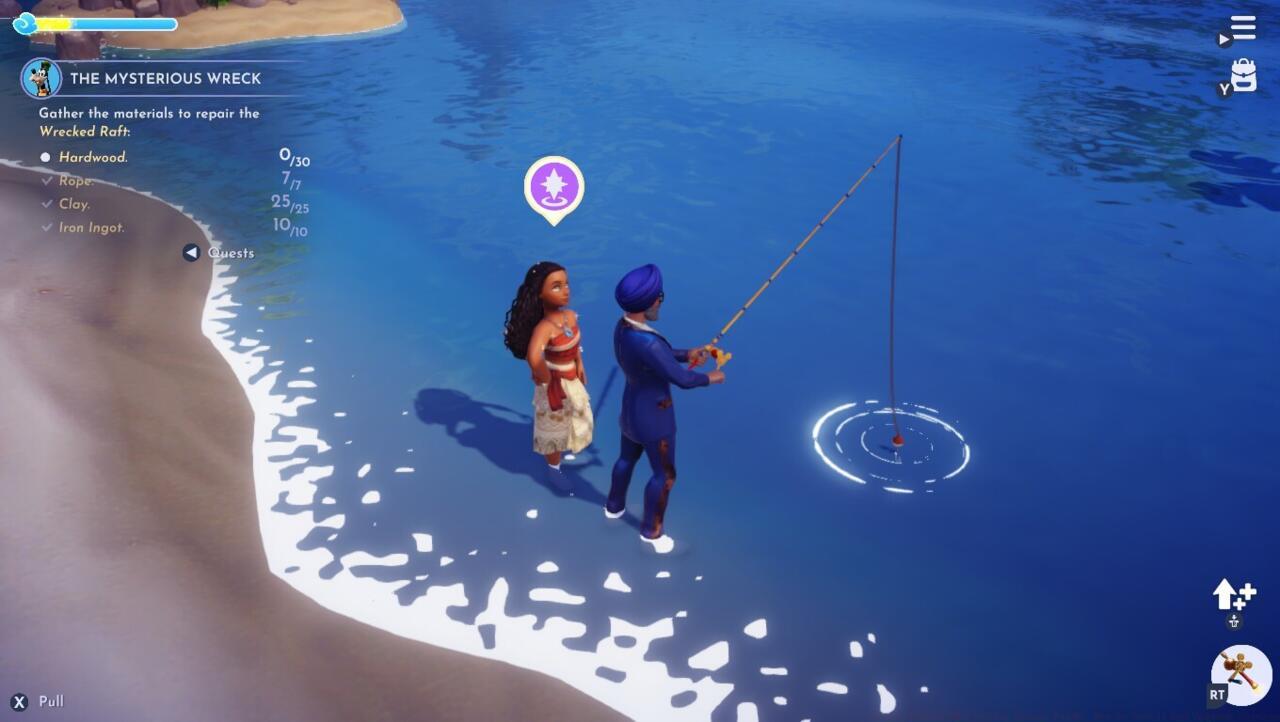
Task: Click the hamburger menu icon
Action: (x=1243, y=26)
